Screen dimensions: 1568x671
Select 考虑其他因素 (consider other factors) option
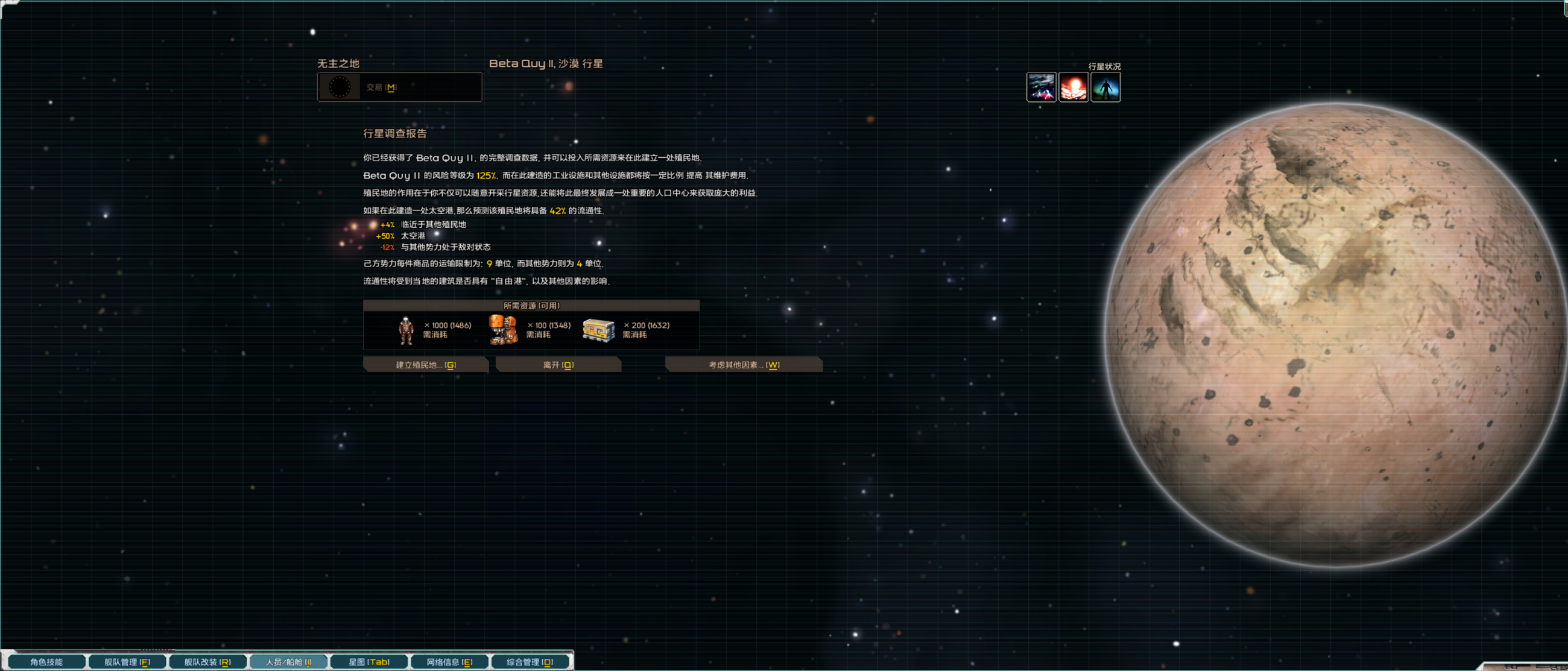coord(743,364)
